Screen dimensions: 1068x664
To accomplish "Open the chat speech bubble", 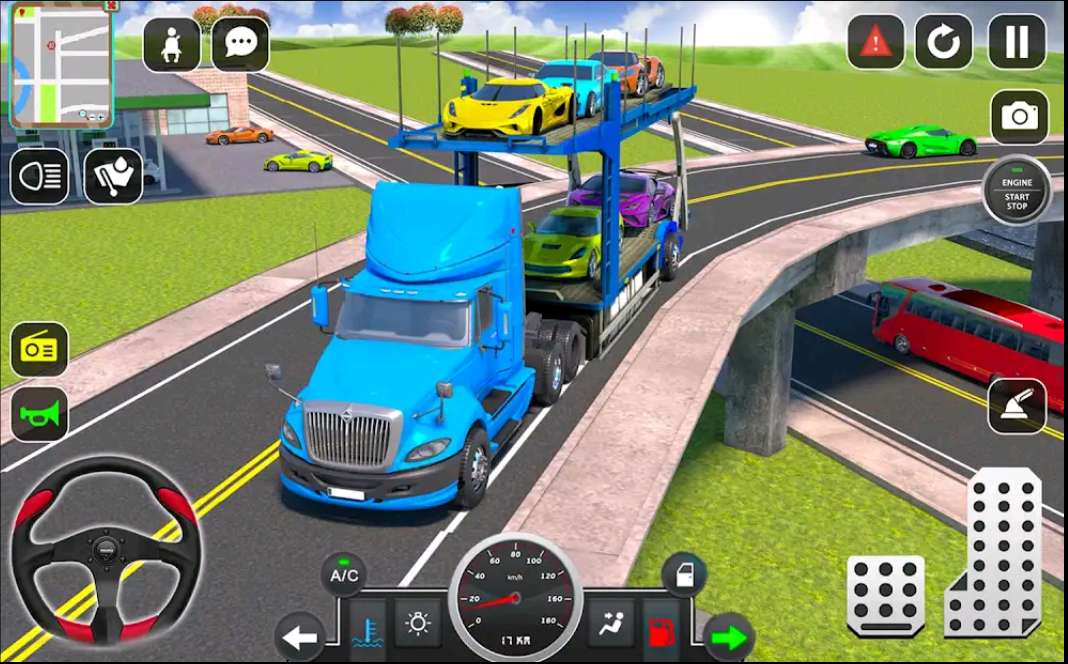I will click(240, 44).
